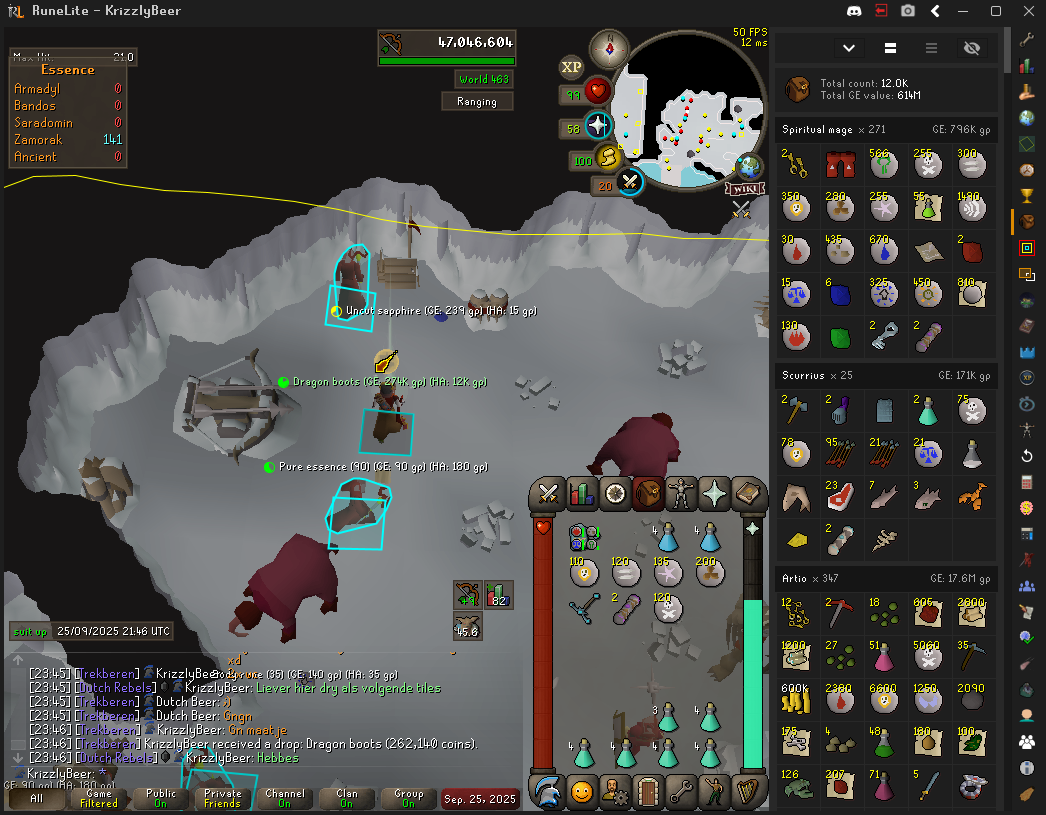Select the Game chat filter tab
The width and height of the screenshot is (1046, 815).
tap(98, 798)
